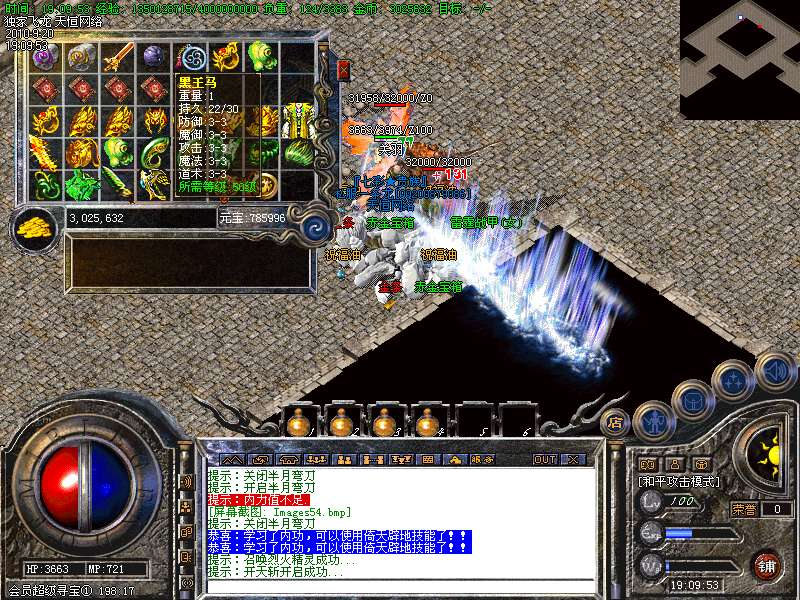Click the gold coin pile icon
The image size is (800, 600).
pos(35,226)
